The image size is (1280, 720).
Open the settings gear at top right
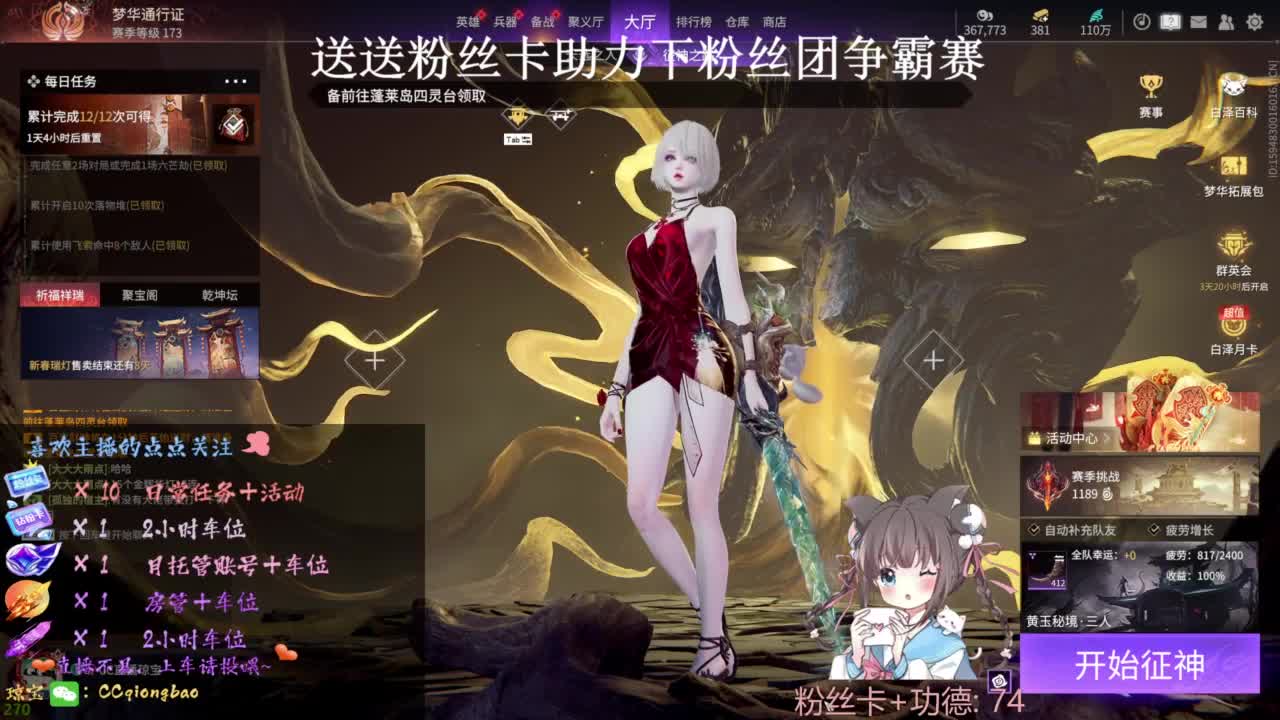pos(1257,21)
